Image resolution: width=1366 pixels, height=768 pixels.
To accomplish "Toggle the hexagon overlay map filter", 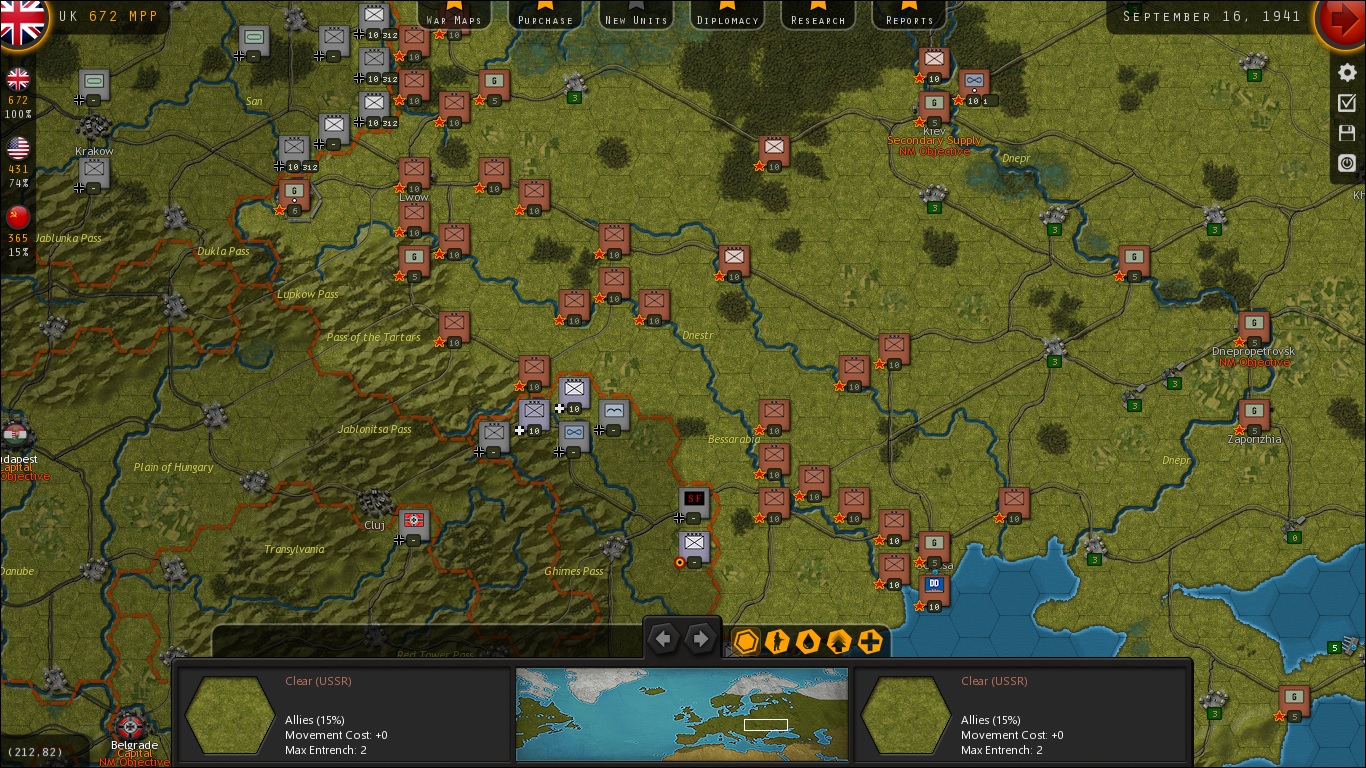I will [x=745, y=642].
